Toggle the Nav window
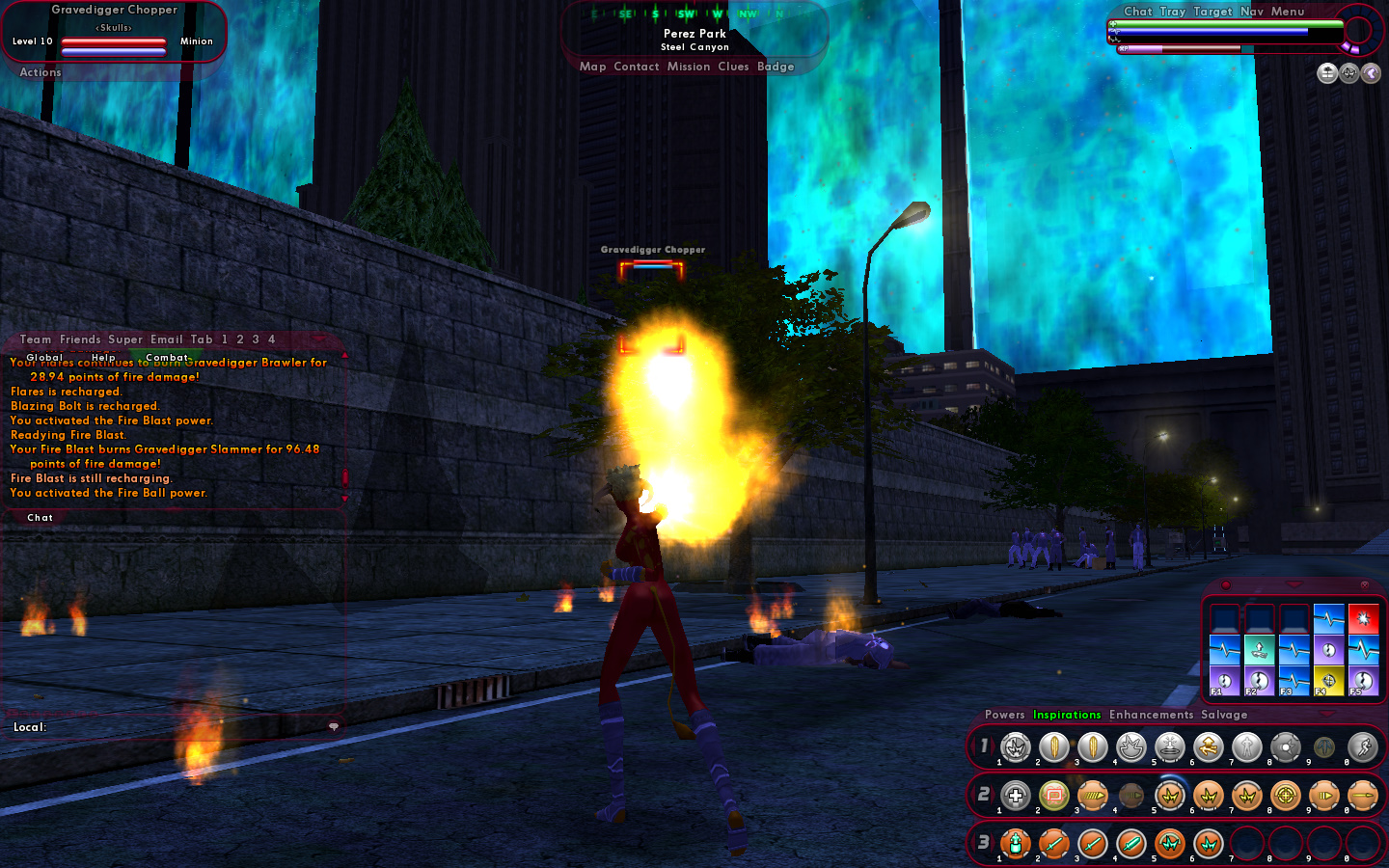 [x=1251, y=12]
